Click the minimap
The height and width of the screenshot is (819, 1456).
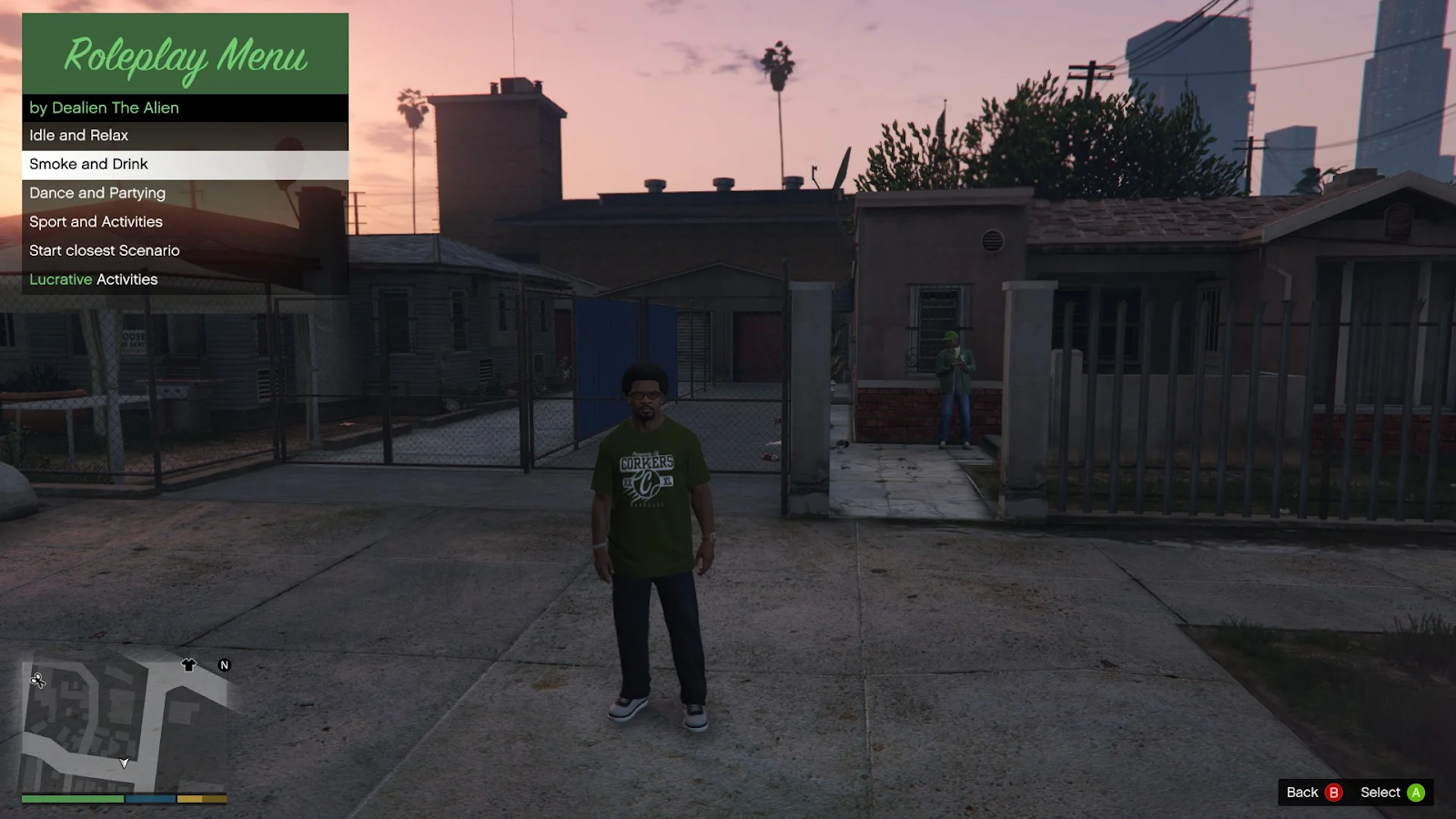click(124, 723)
